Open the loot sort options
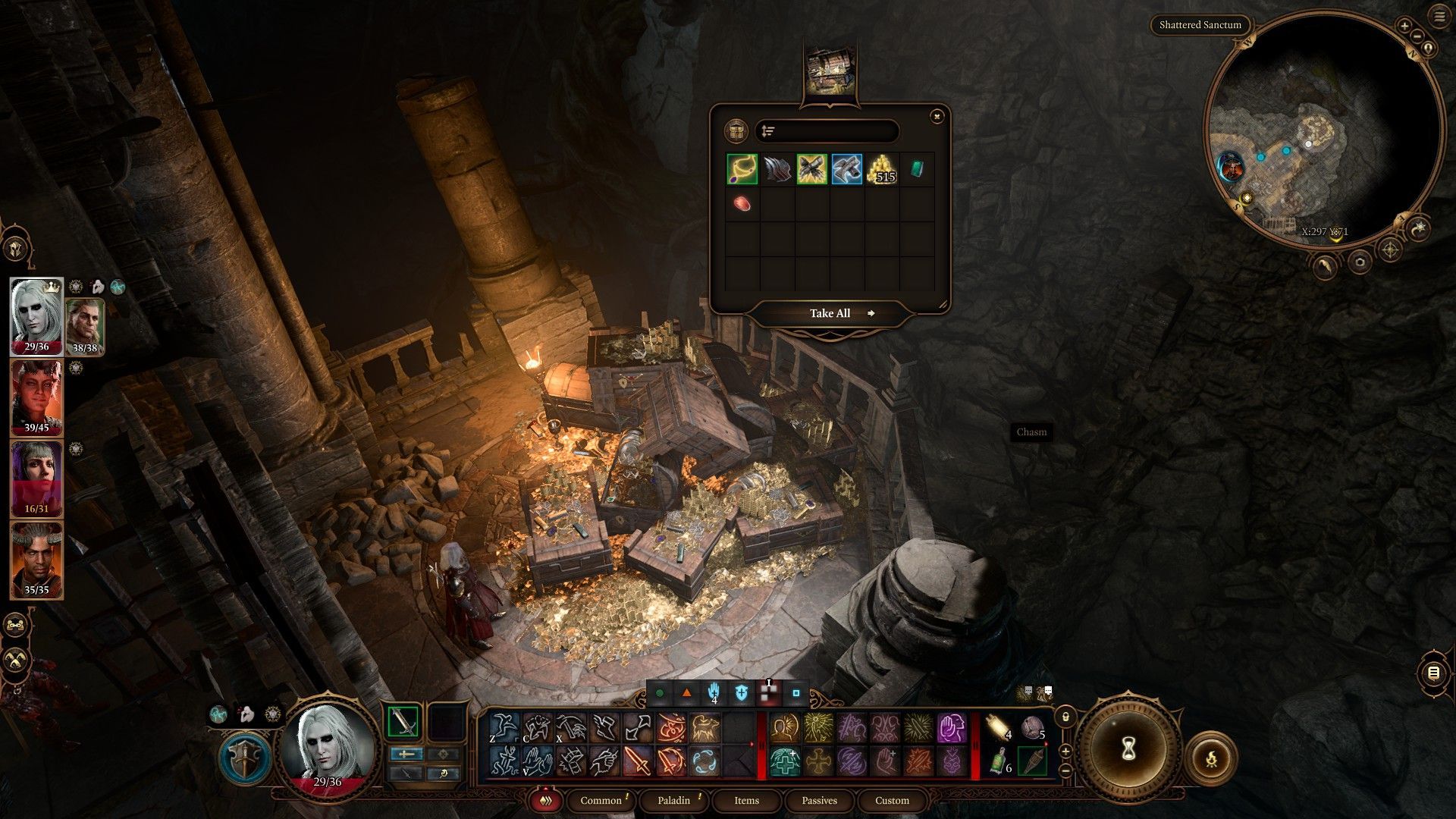The image size is (1456, 819). coord(768,131)
